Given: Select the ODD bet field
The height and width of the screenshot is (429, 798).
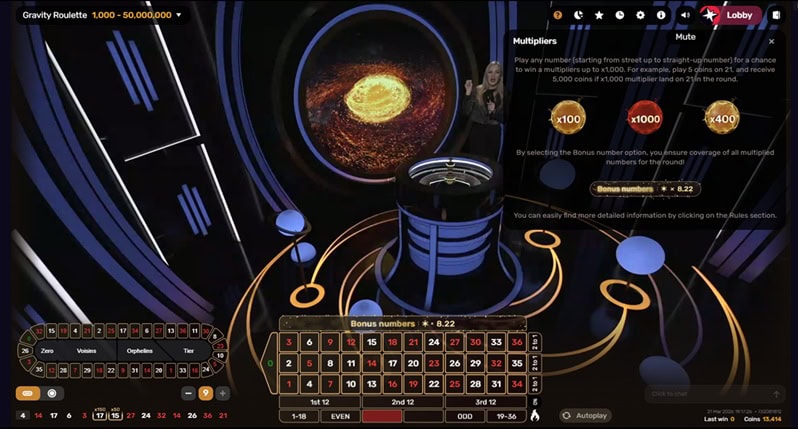Looking at the screenshot, I should coord(463,415).
